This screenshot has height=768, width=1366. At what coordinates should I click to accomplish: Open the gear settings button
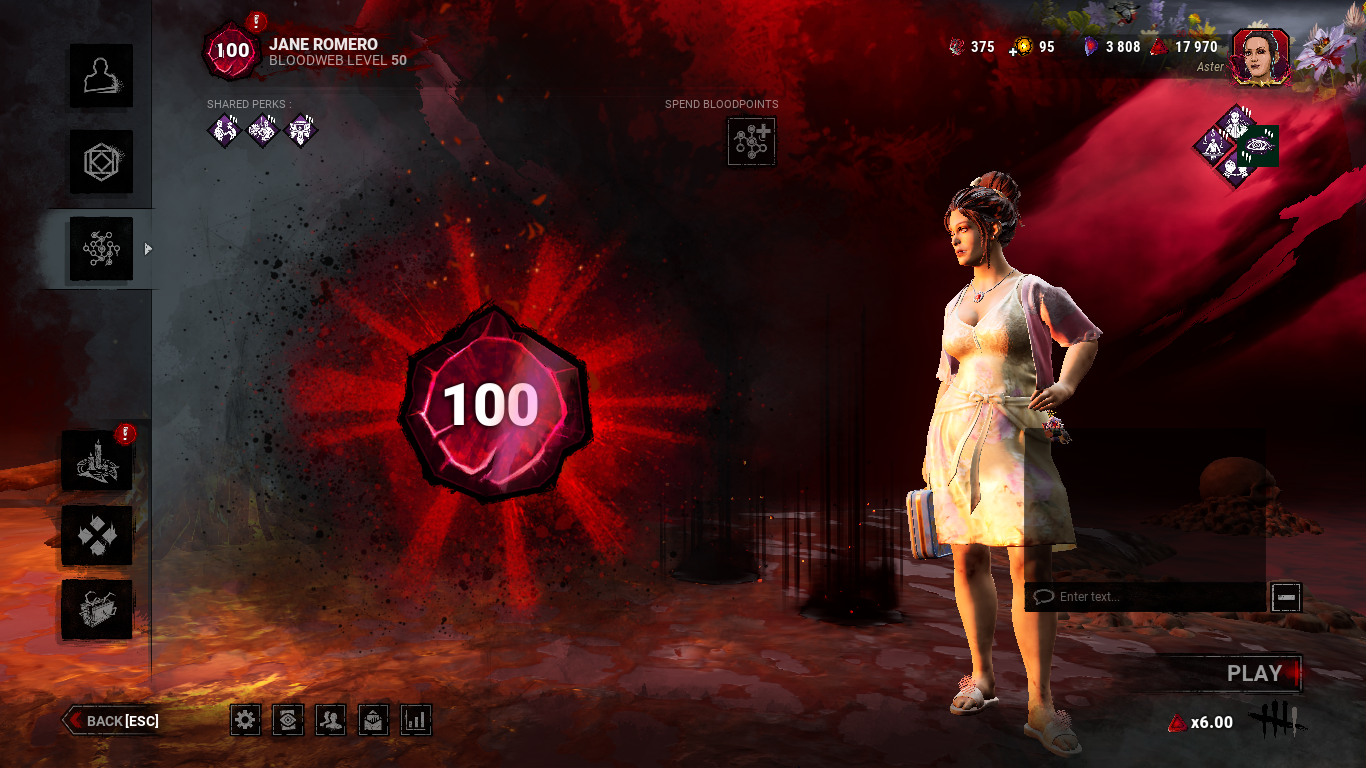coord(246,719)
